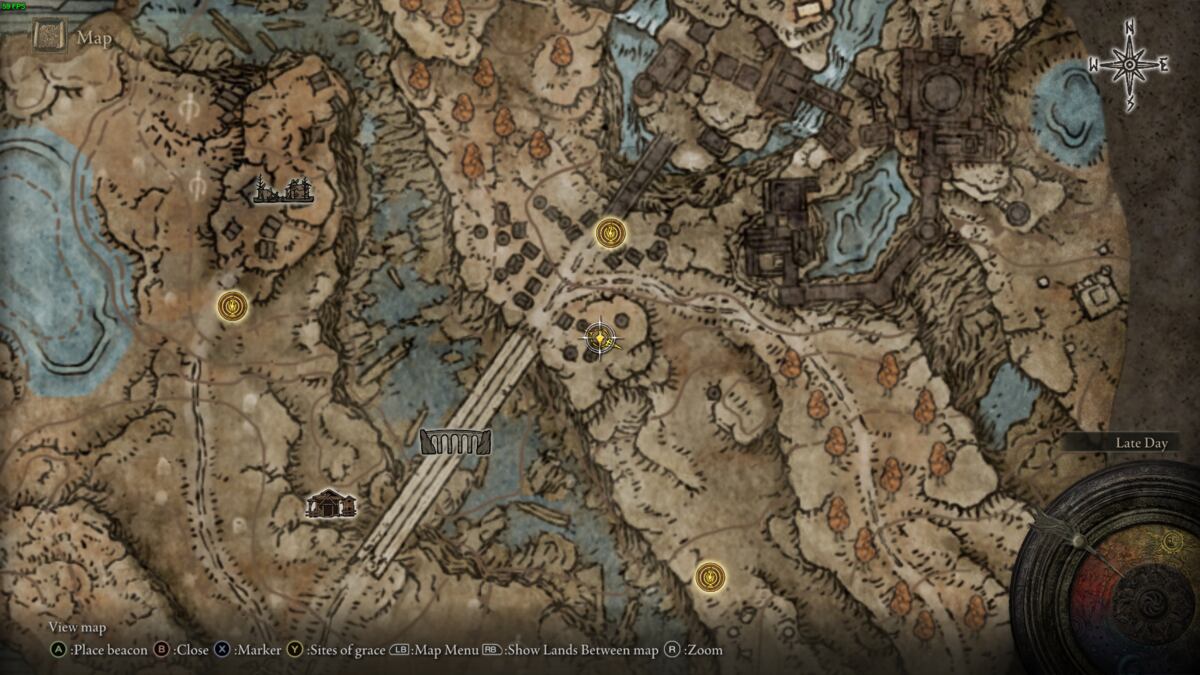Select the small shack landmark icon

[x=331, y=503]
